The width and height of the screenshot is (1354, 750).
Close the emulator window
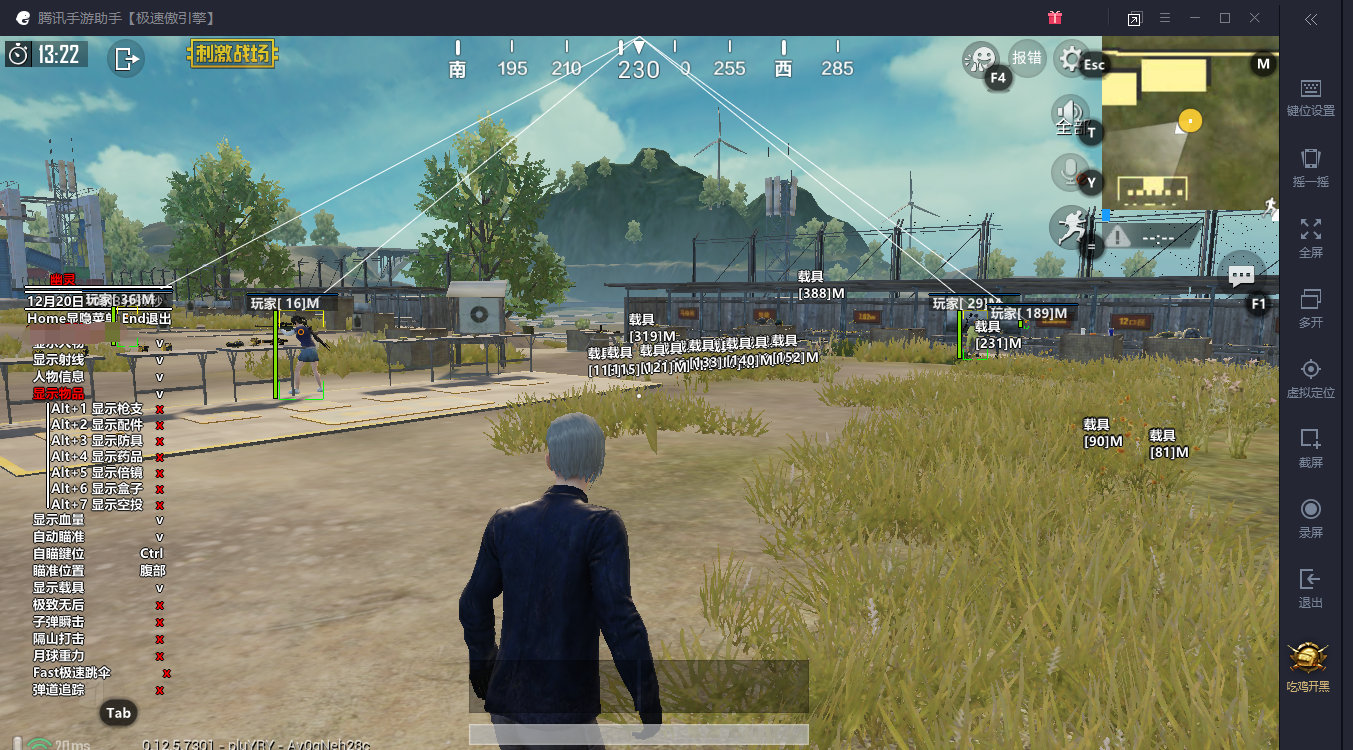click(x=1255, y=18)
